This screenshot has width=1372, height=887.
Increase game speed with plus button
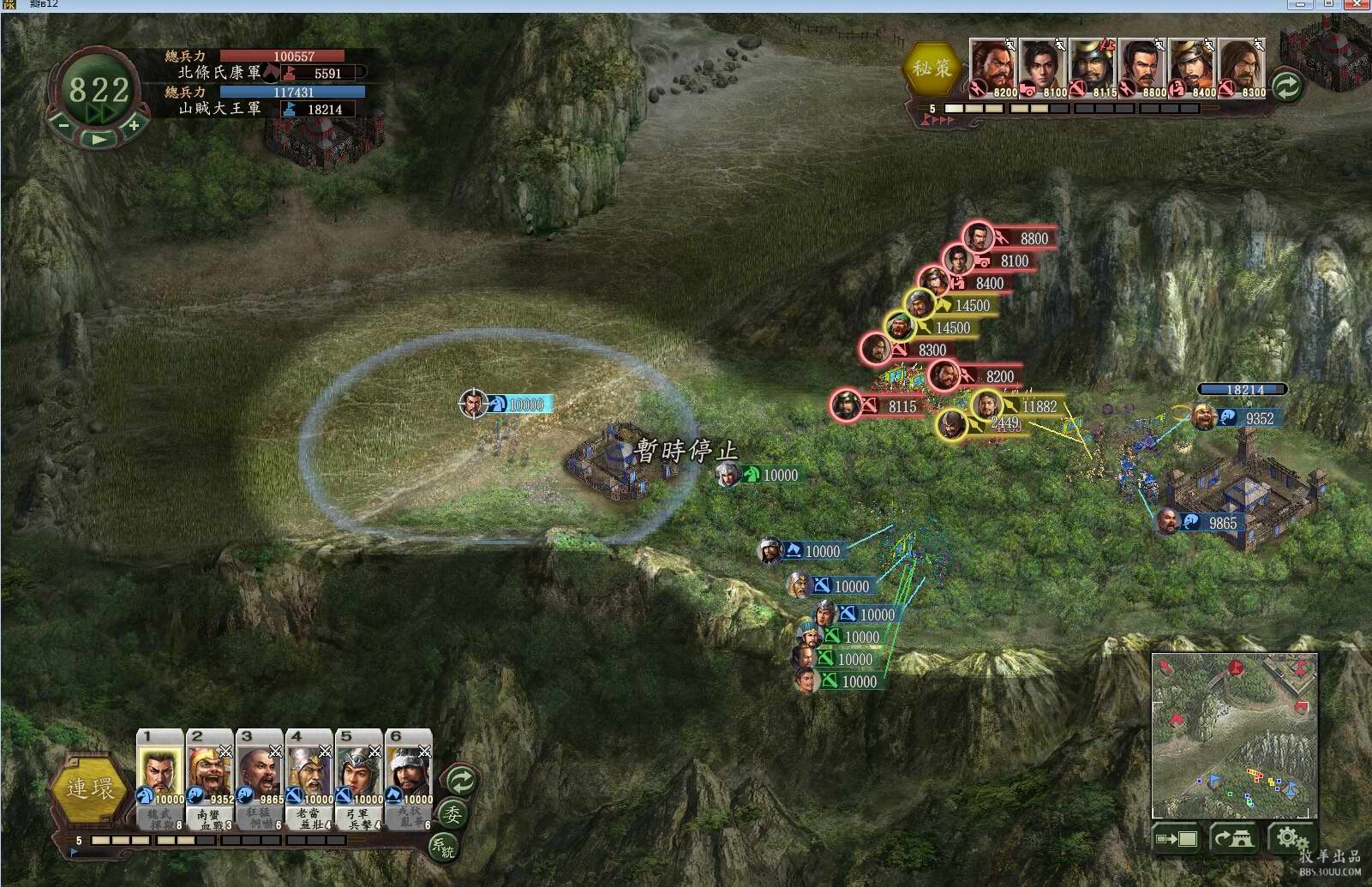pyautogui.click(x=135, y=125)
